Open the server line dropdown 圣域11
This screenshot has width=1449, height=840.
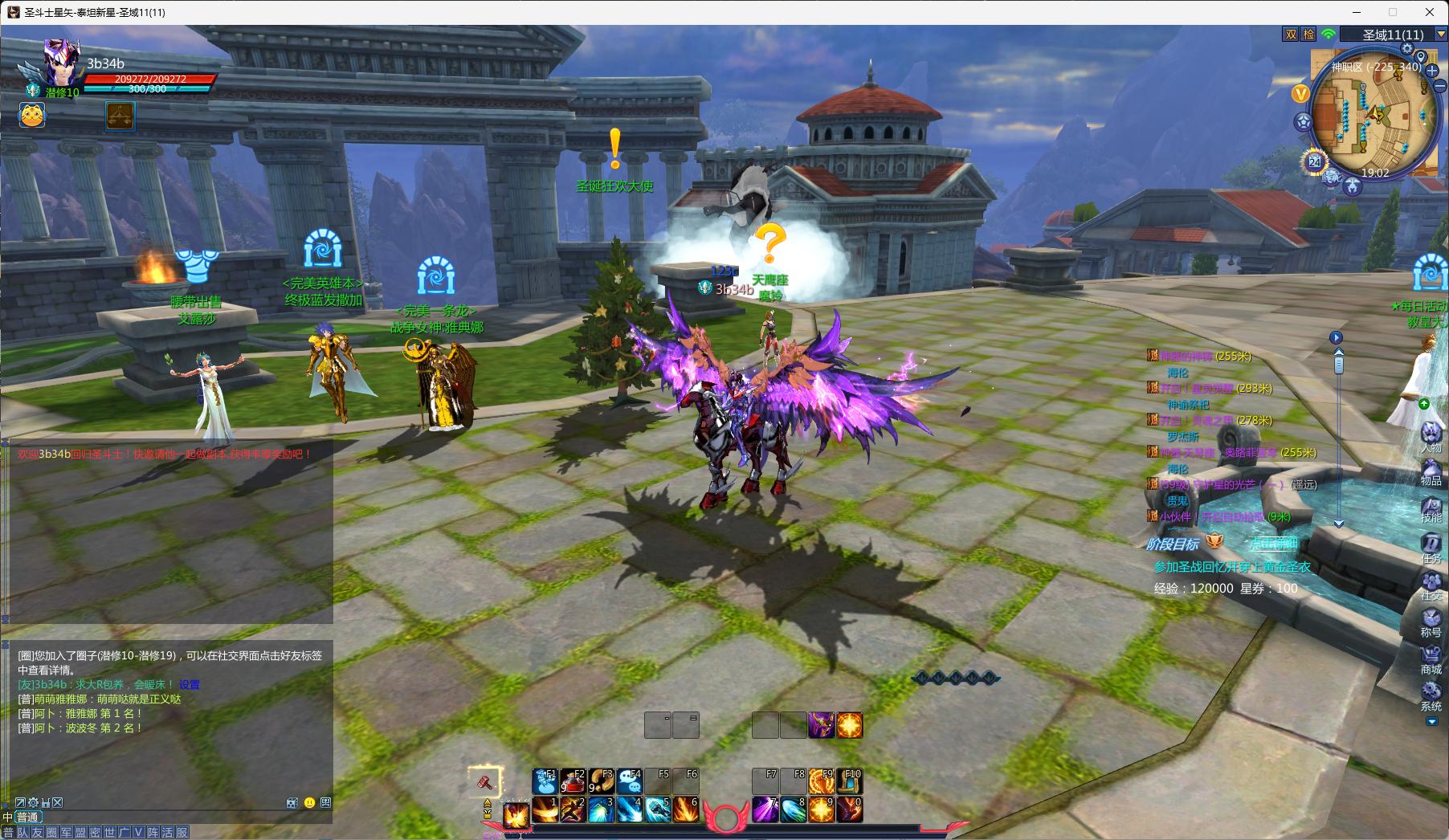pyautogui.click(x=1442, y=35)
